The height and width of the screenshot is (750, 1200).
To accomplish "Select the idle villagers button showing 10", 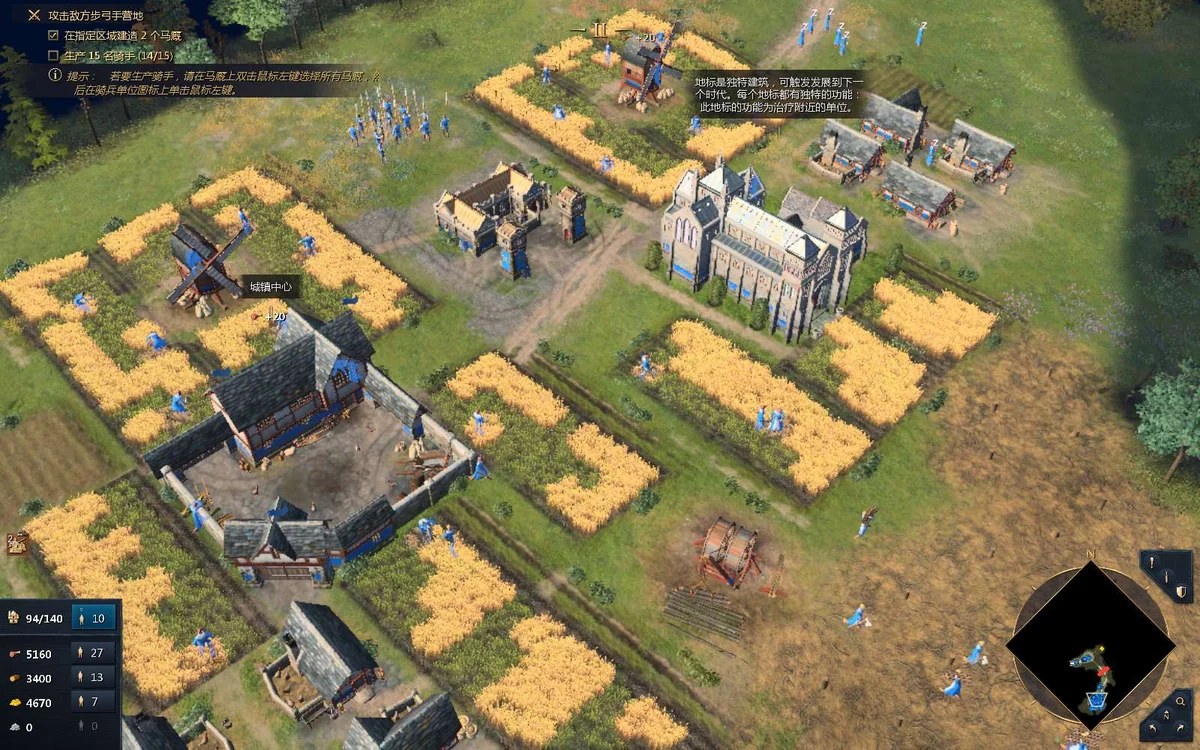I will point(93,618).
